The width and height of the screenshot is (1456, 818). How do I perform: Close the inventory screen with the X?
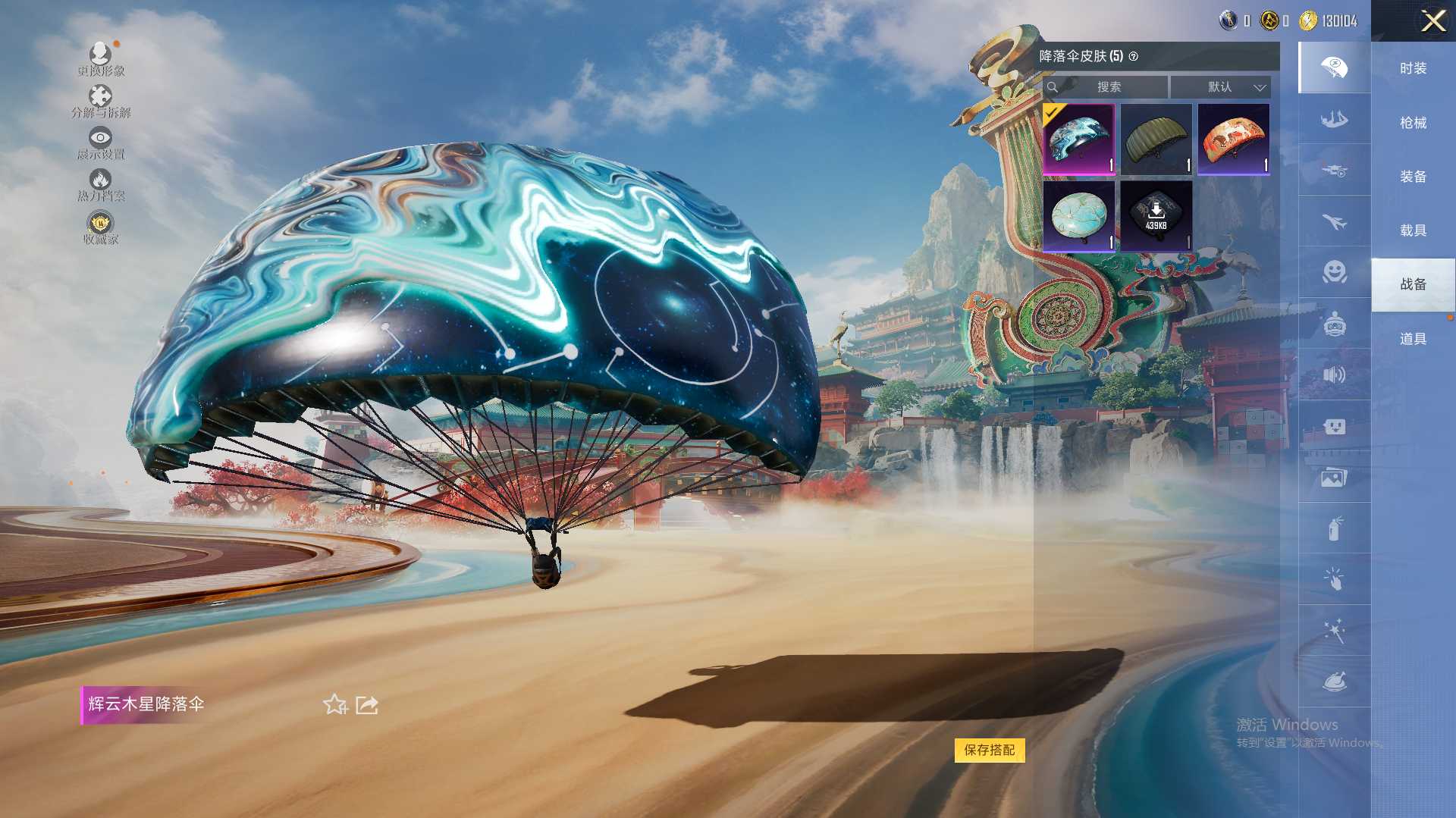pyautogui.click(x=1432, y=20)
